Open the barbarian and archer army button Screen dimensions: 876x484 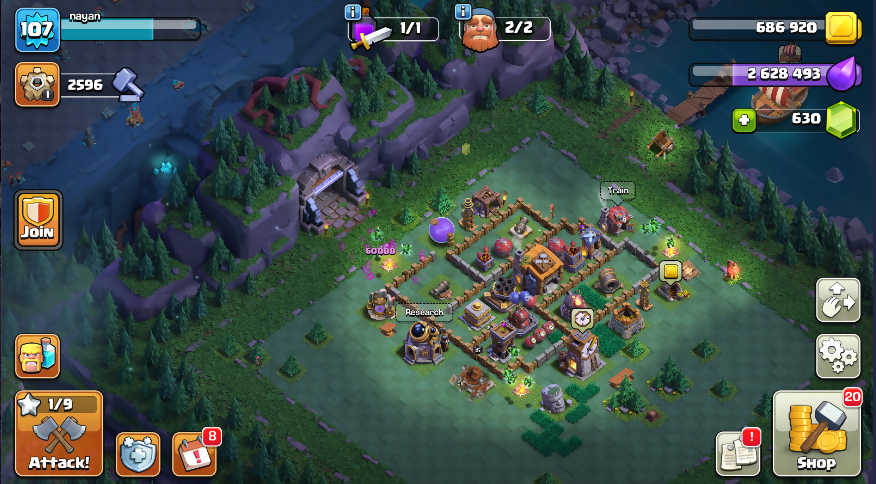coord(37,356)
